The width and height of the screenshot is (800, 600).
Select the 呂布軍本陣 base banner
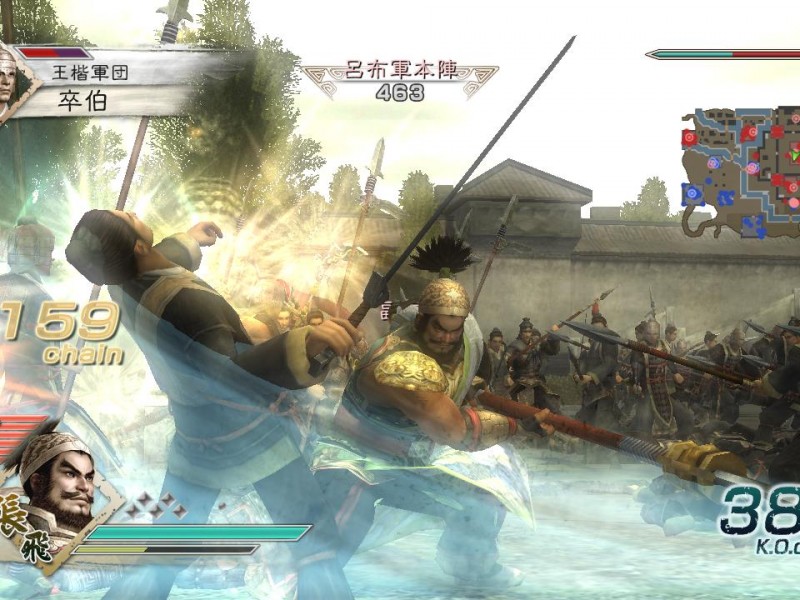tap(400, 80)
